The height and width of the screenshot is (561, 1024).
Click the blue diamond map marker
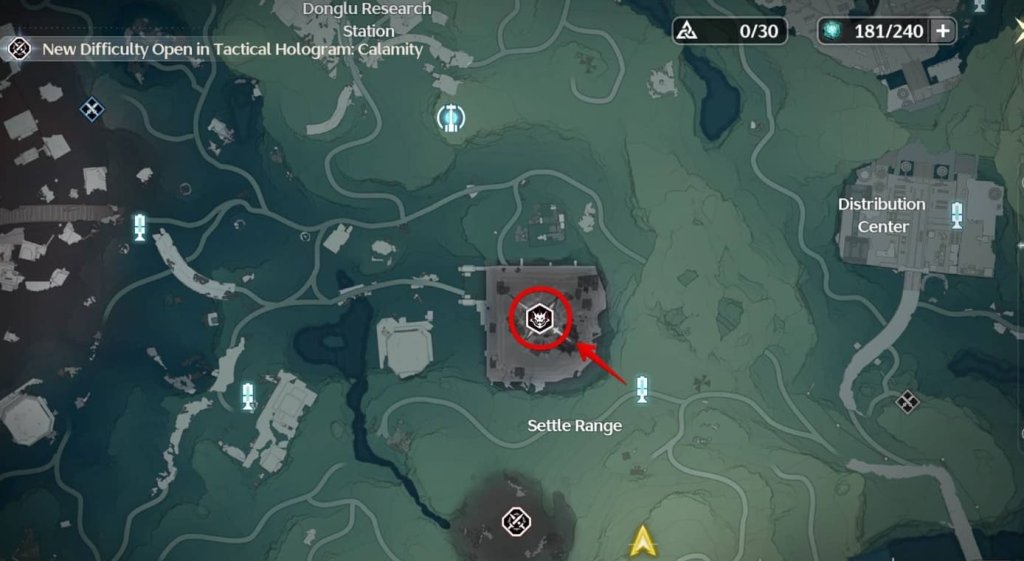(x=92, y=108)
